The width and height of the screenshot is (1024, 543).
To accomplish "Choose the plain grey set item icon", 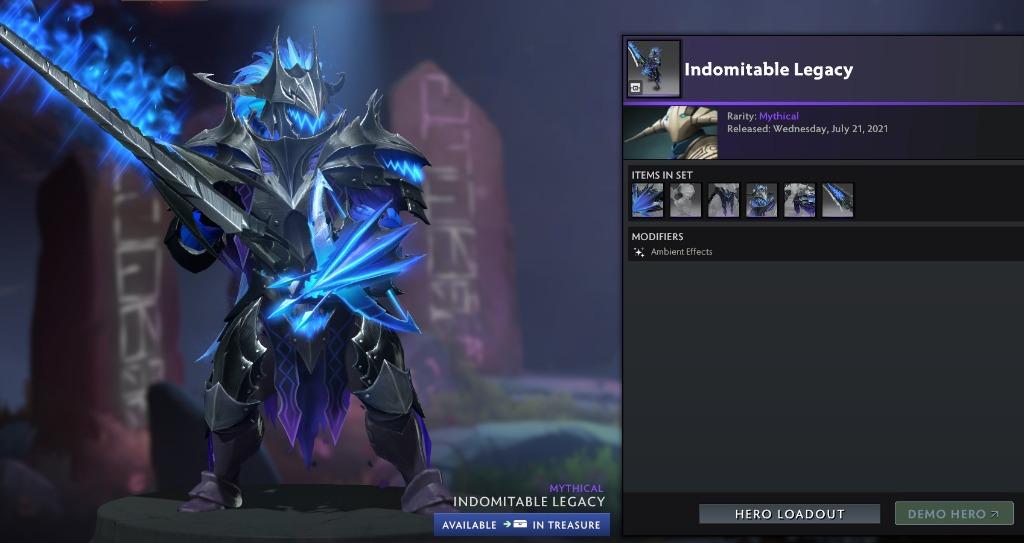I will [685, 200].
